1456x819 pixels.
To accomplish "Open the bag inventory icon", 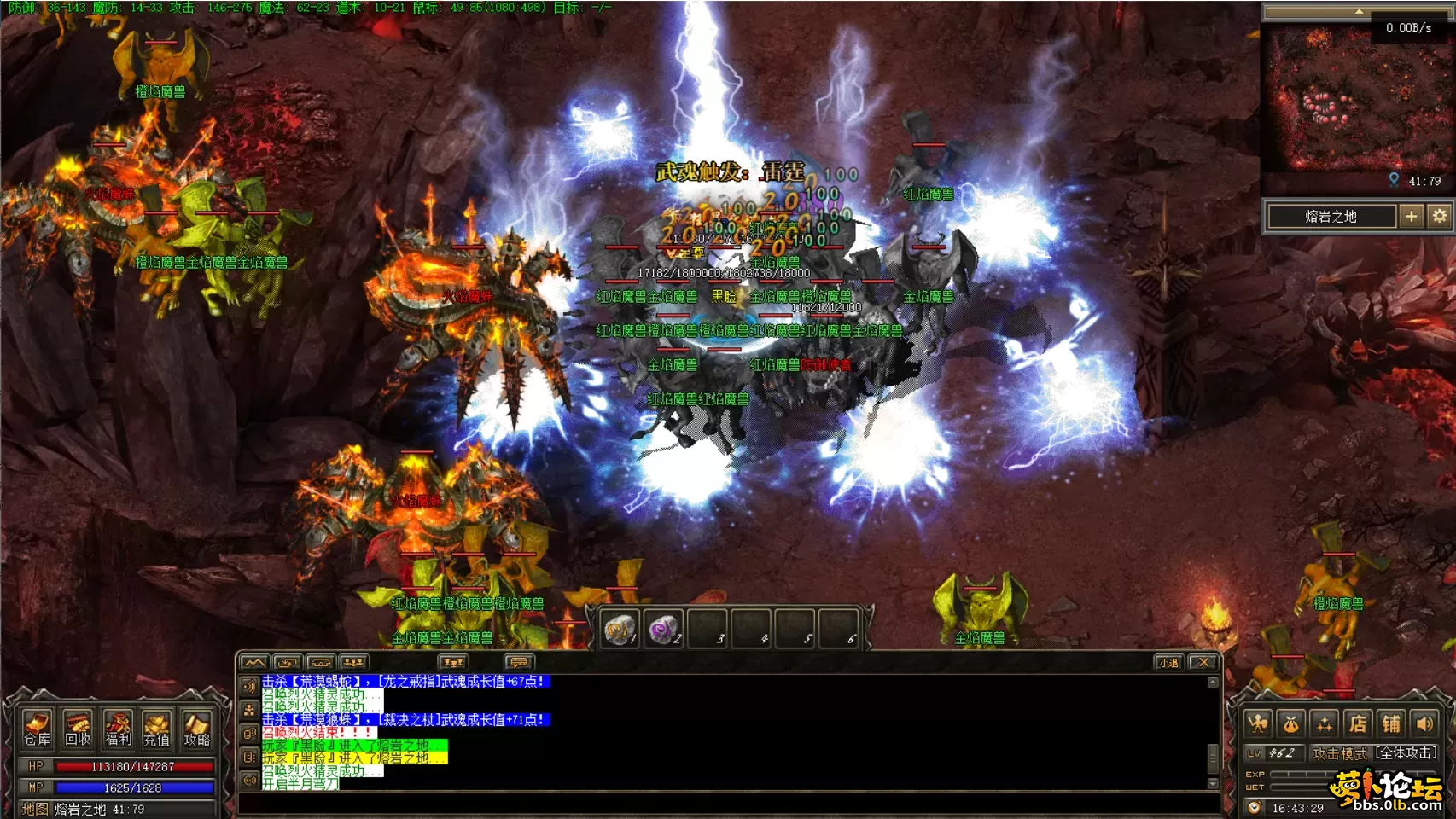I will (1291, 724).
